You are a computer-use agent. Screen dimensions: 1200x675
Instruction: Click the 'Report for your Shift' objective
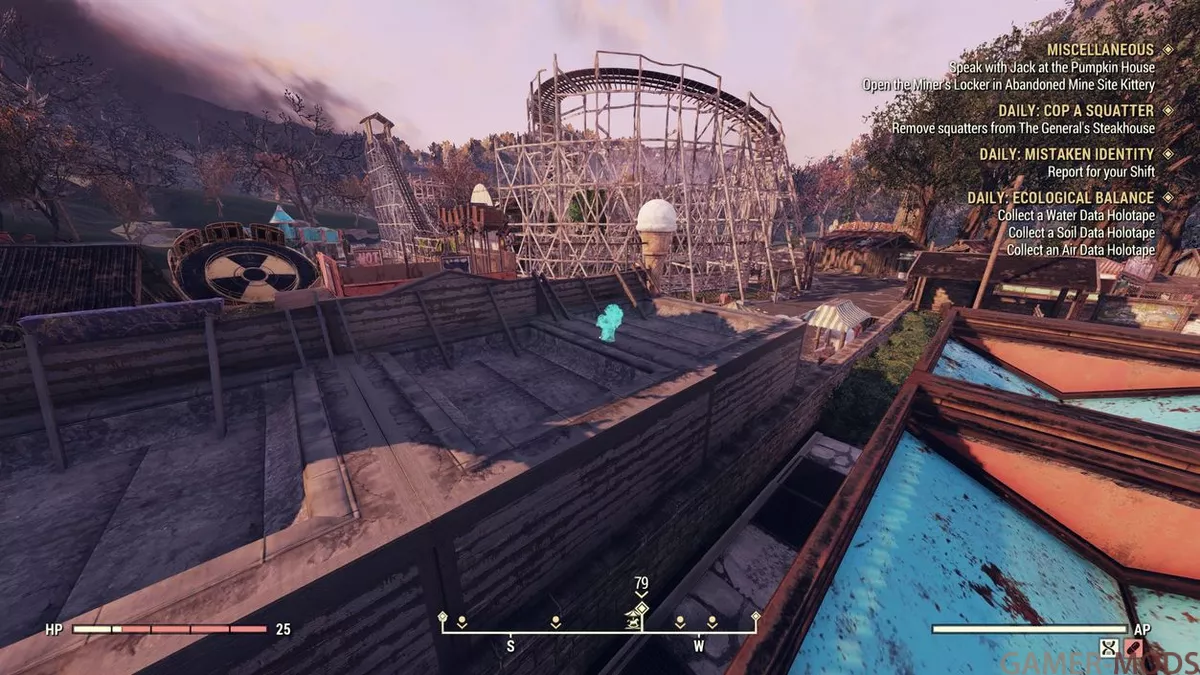[1101, 172]
